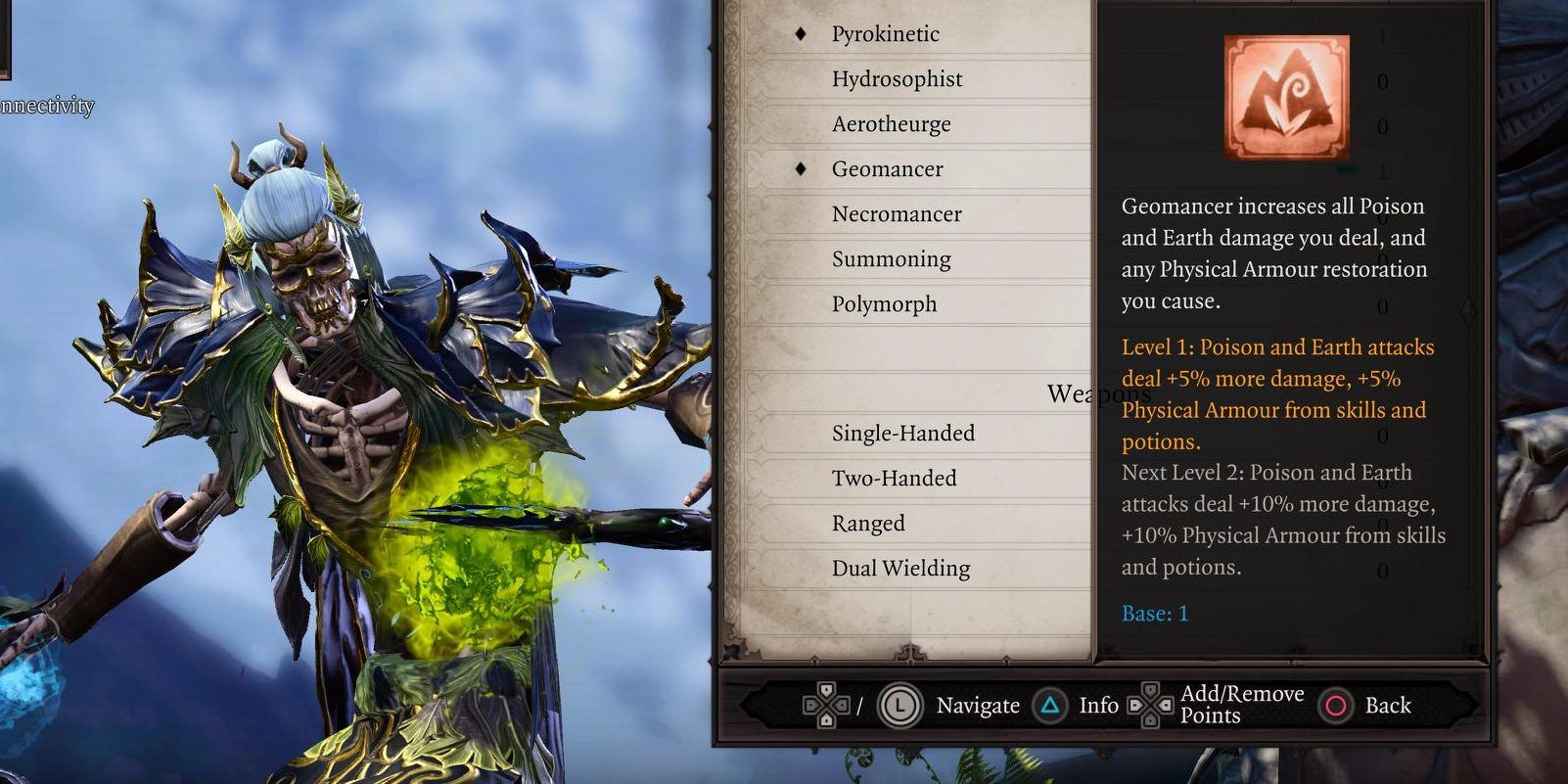Image resolution: width=1568 pixels, height=784 pixels.
Task: Highlight the Ranged weapon ability
Action: click(x=868, y=524)
